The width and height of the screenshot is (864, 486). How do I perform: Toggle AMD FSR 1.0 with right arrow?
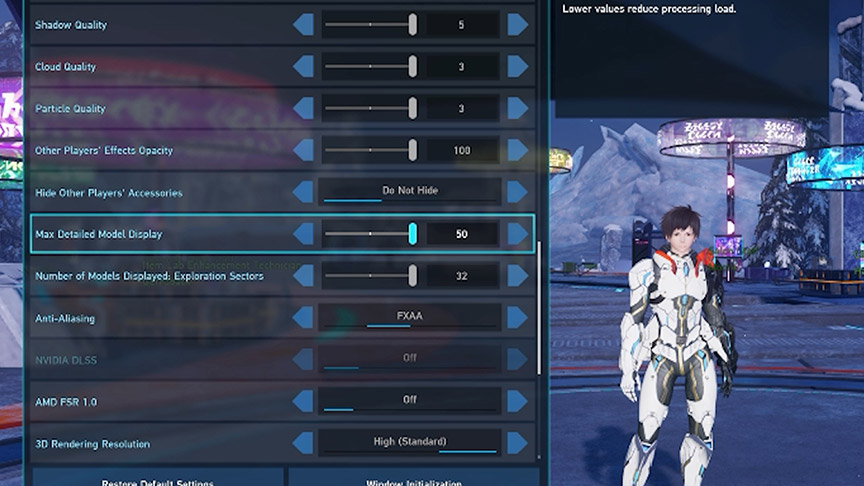[x=517, y=401]
